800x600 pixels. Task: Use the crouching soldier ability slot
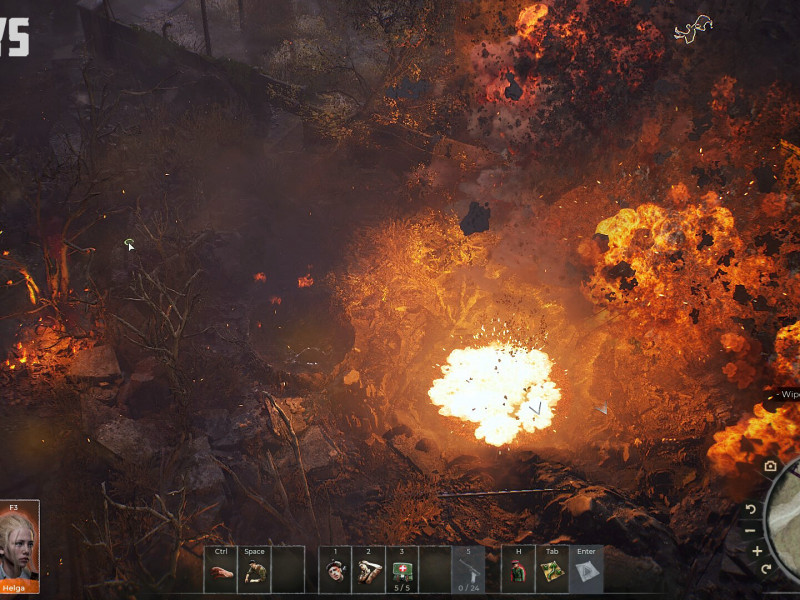pos(255,571)
